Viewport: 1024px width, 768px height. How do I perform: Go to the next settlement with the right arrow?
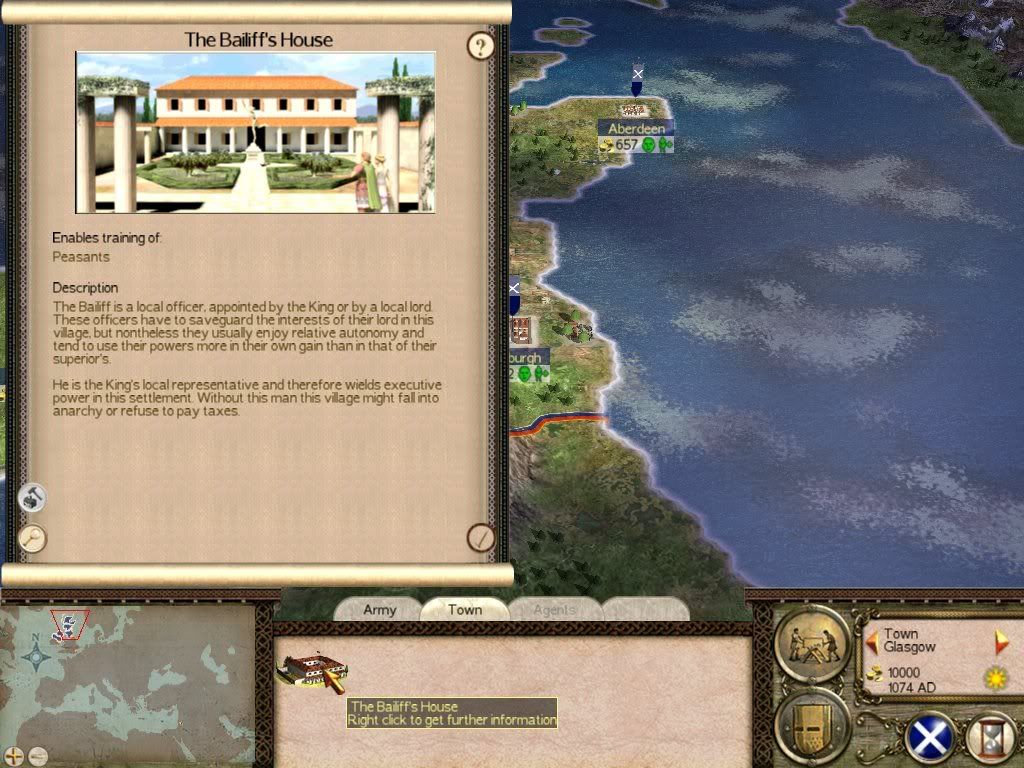pos(1001,641)
